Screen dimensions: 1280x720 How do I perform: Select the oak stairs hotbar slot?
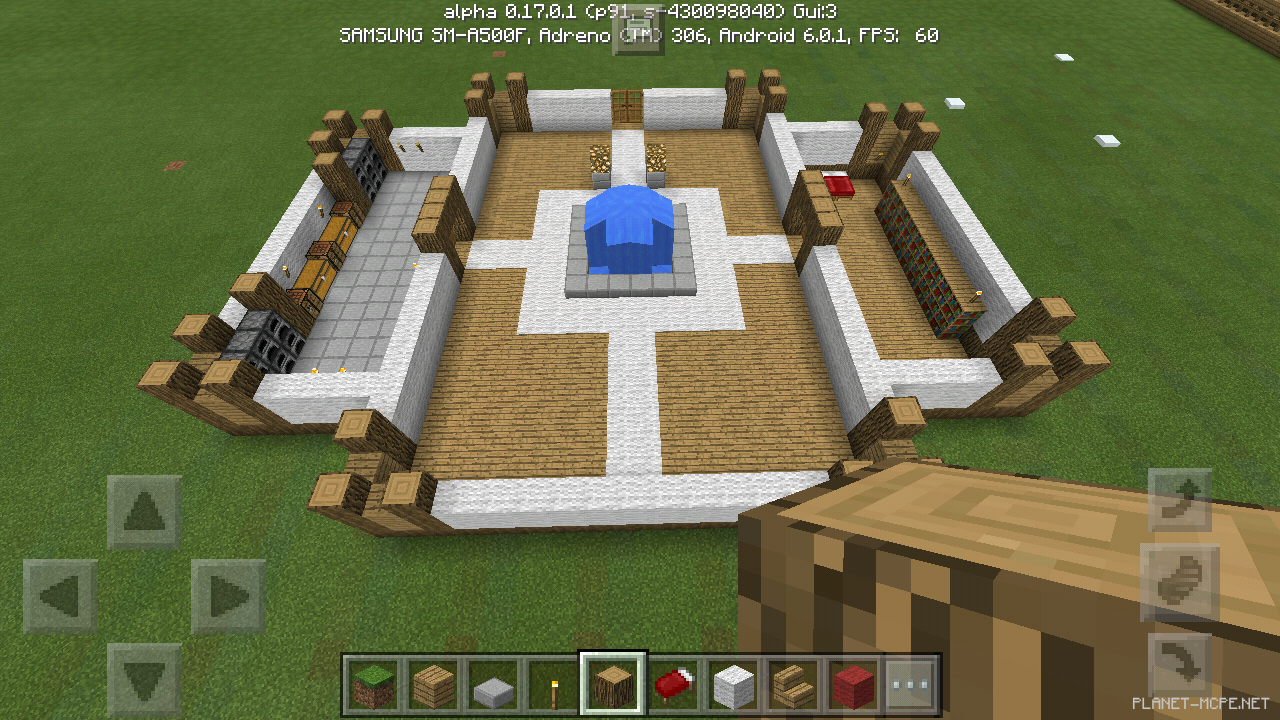pos(792,686)
